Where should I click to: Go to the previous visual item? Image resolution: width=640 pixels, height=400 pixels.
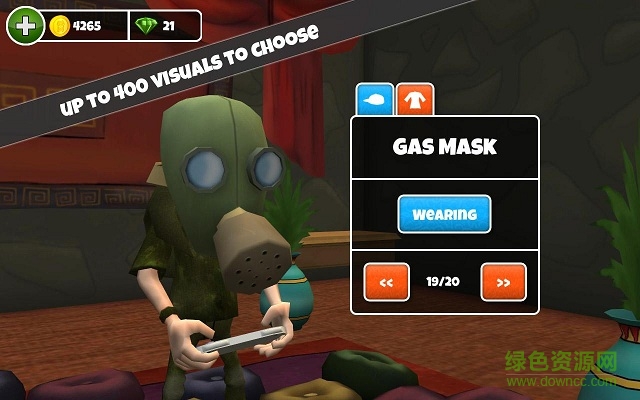click(x=387, y=282)
